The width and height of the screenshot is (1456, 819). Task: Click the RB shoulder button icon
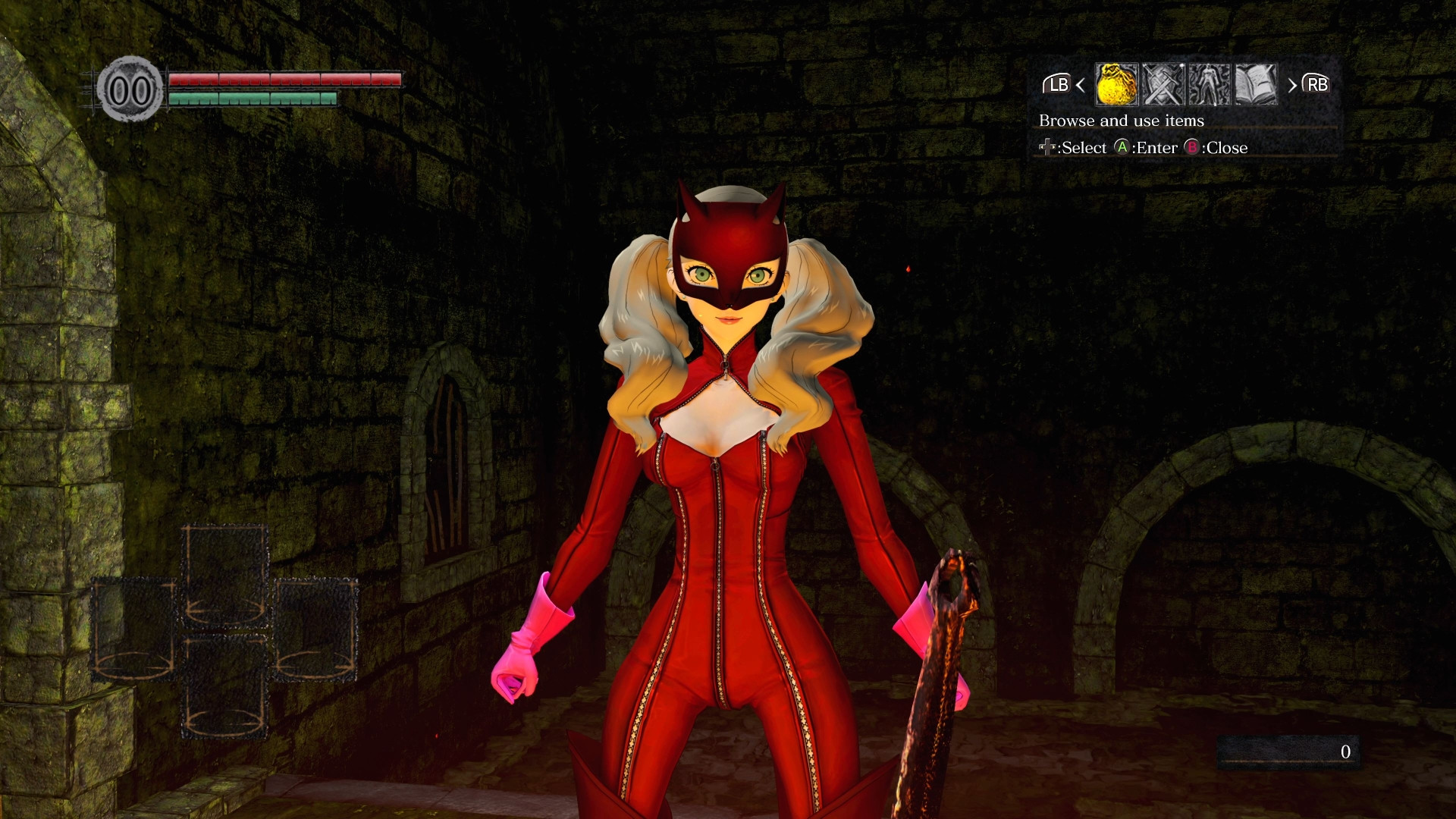[x=1315, y=86]
